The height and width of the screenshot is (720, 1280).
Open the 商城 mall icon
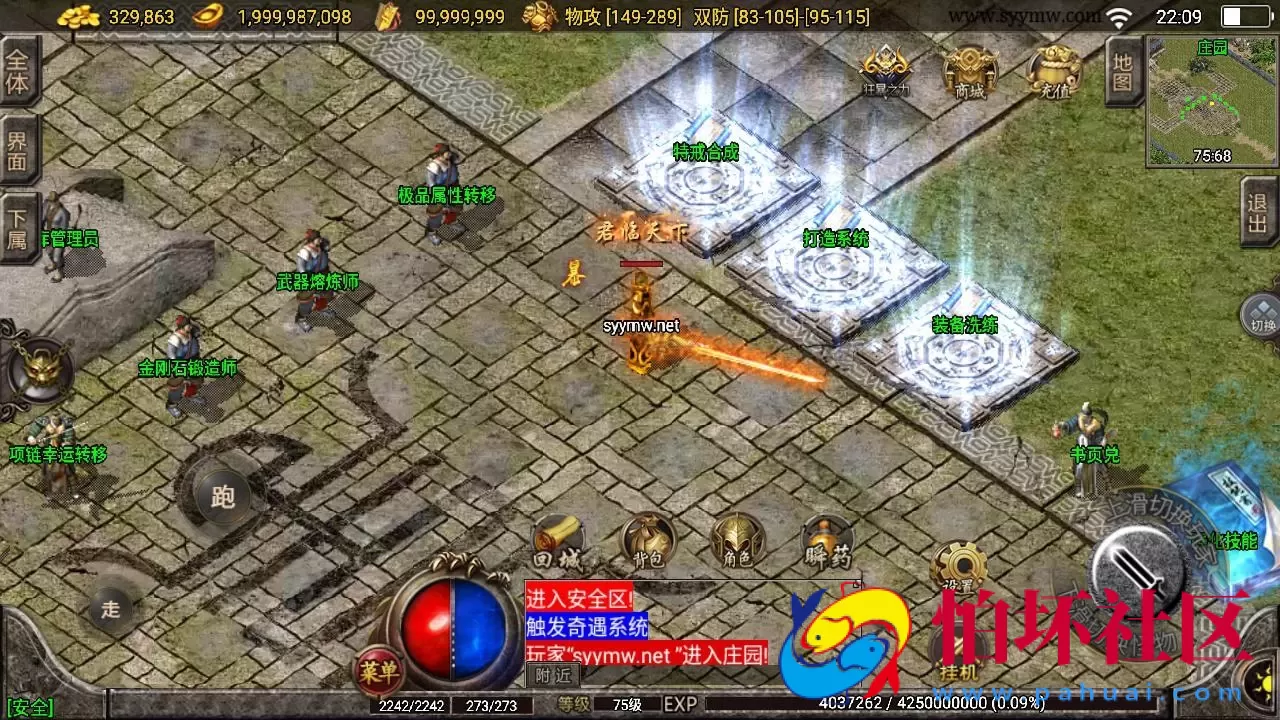click(967, 70)
